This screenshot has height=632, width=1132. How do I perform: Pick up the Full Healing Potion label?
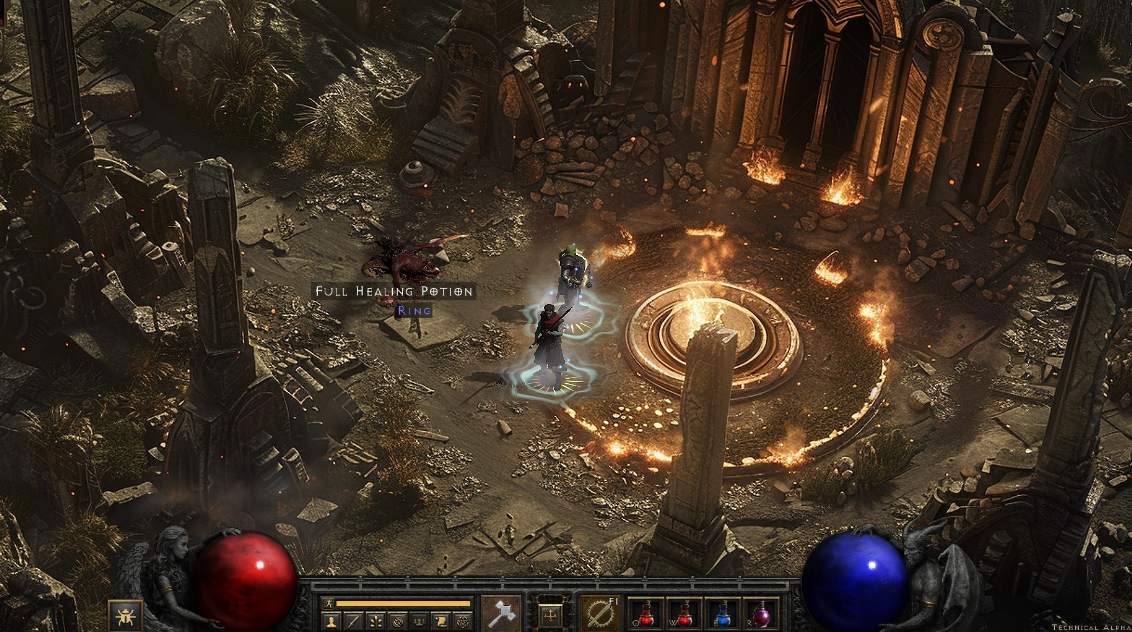point(394,291)
